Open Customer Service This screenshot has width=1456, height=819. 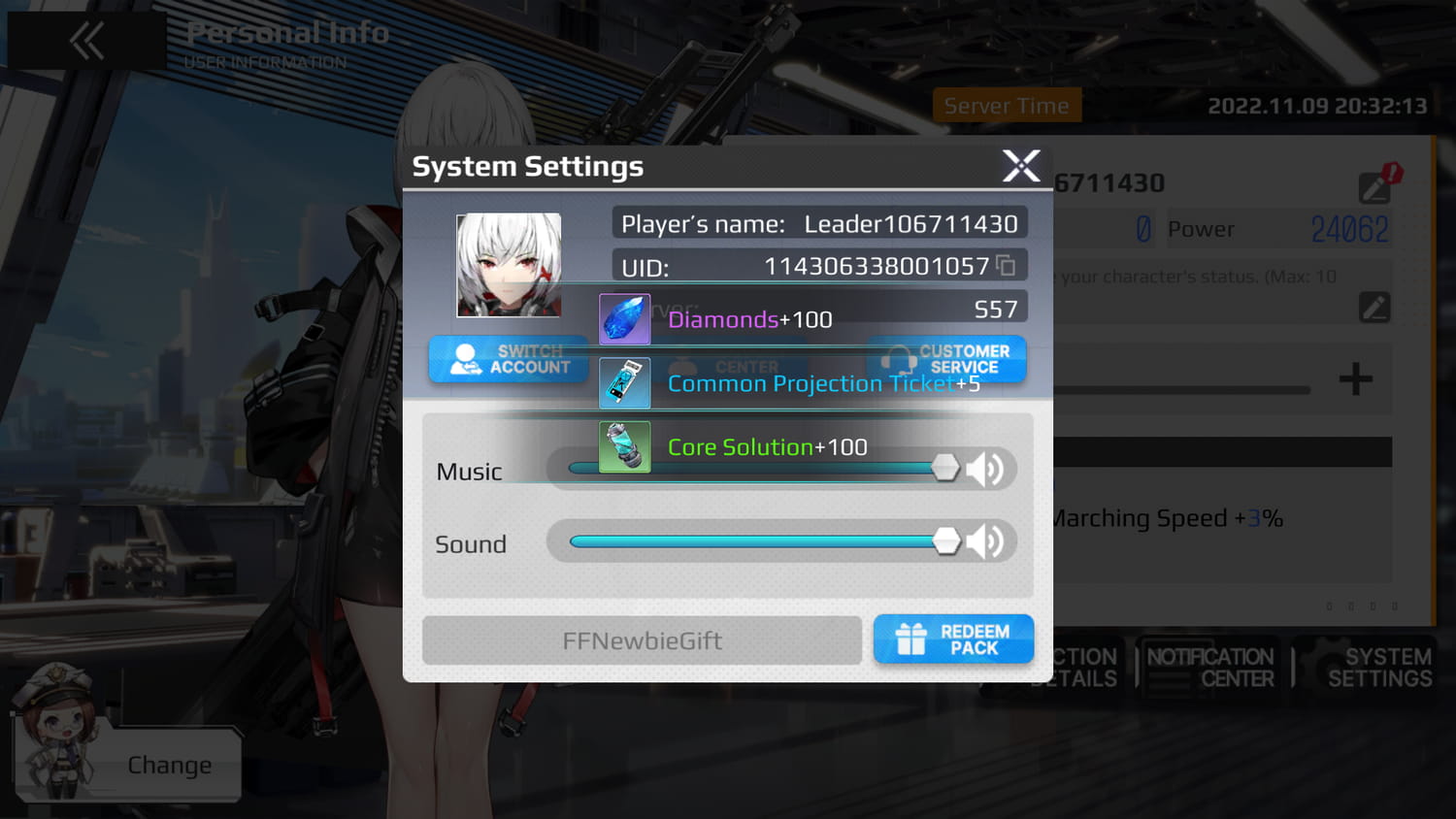947,359
